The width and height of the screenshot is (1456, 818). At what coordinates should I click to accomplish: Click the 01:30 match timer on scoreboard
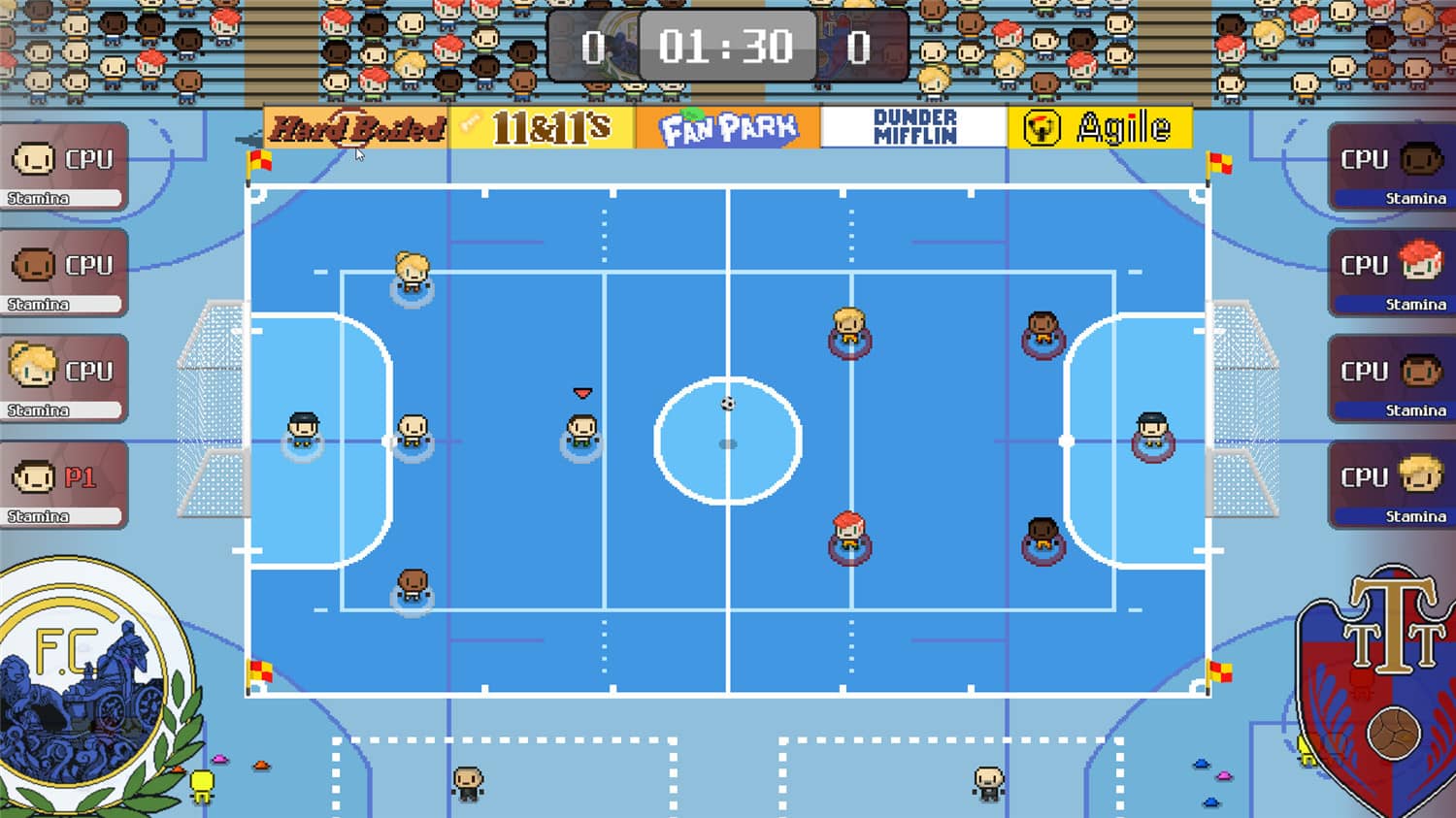[726, 44]
